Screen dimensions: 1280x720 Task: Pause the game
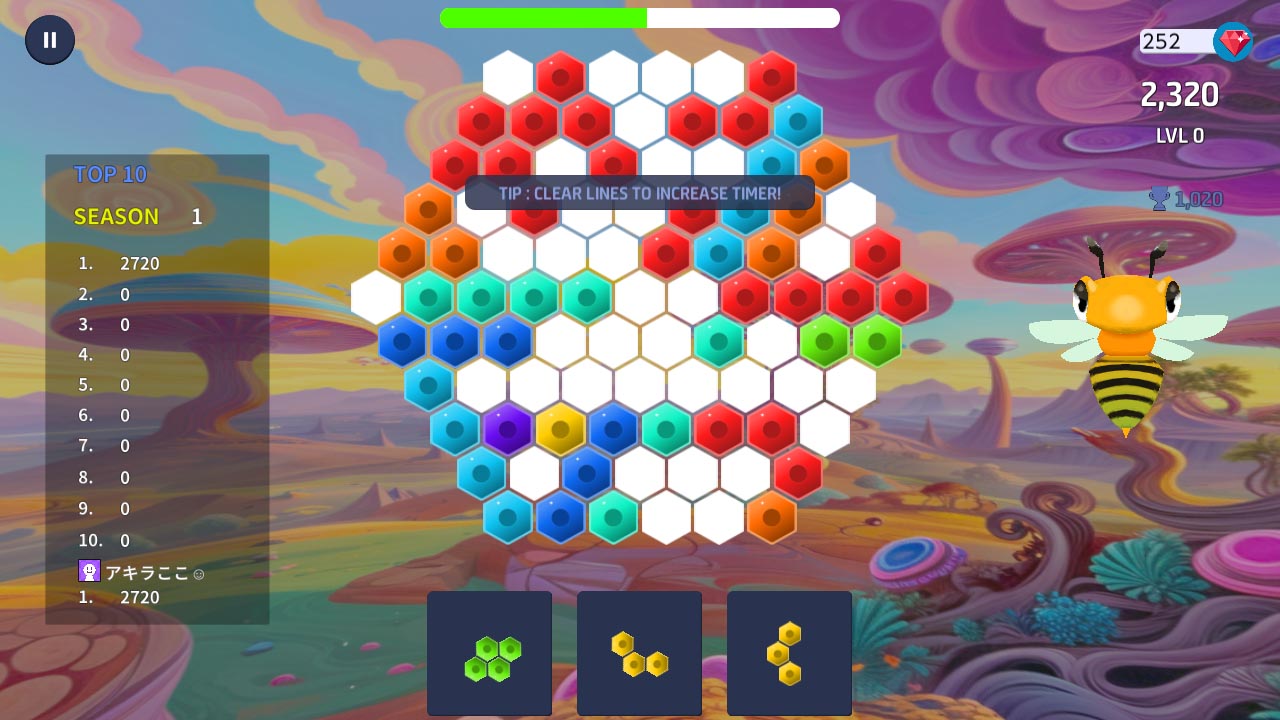pos(48,40)
